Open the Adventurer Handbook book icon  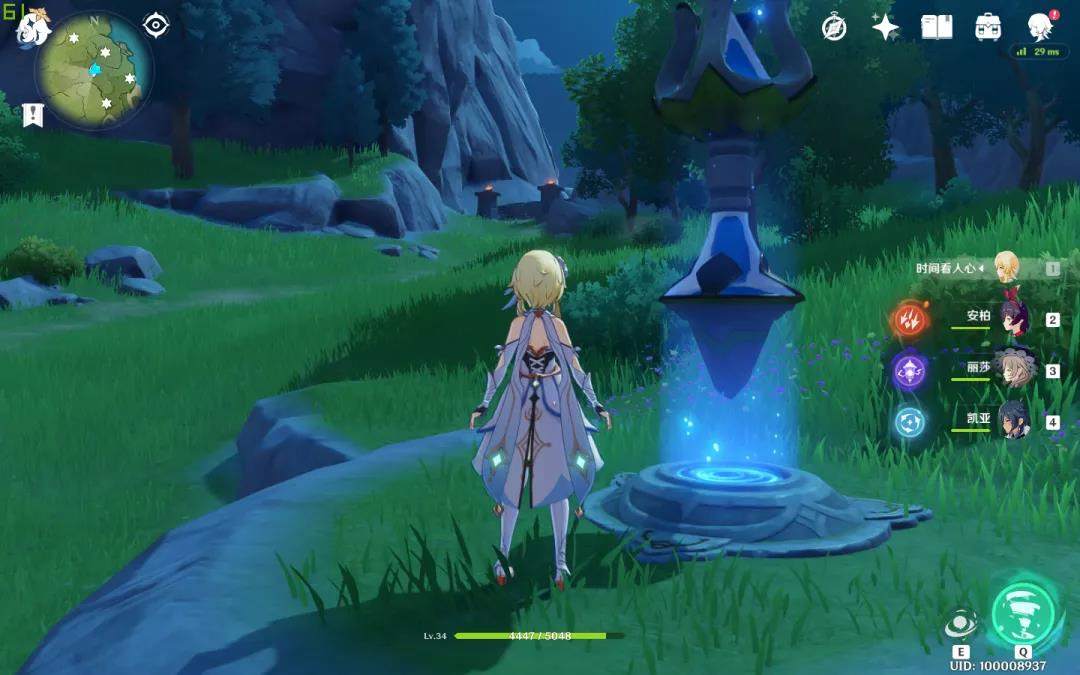click(937, 27)
